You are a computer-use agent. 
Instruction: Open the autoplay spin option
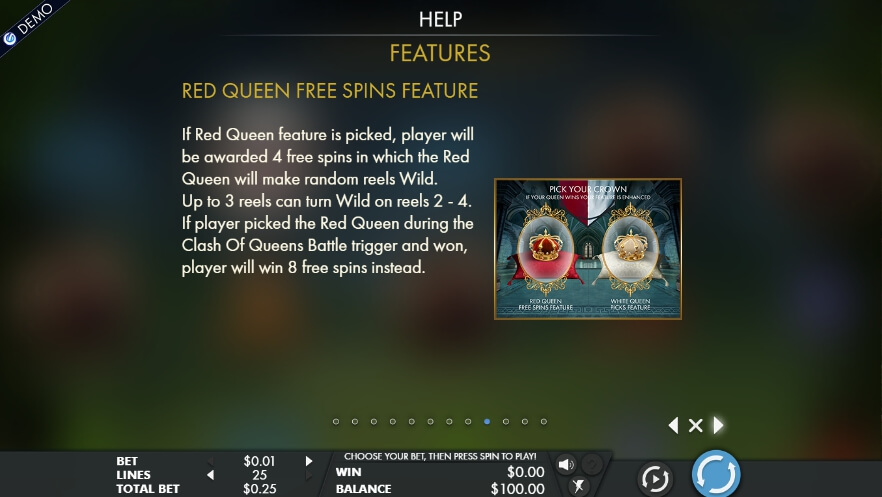(x=655, y=479)
